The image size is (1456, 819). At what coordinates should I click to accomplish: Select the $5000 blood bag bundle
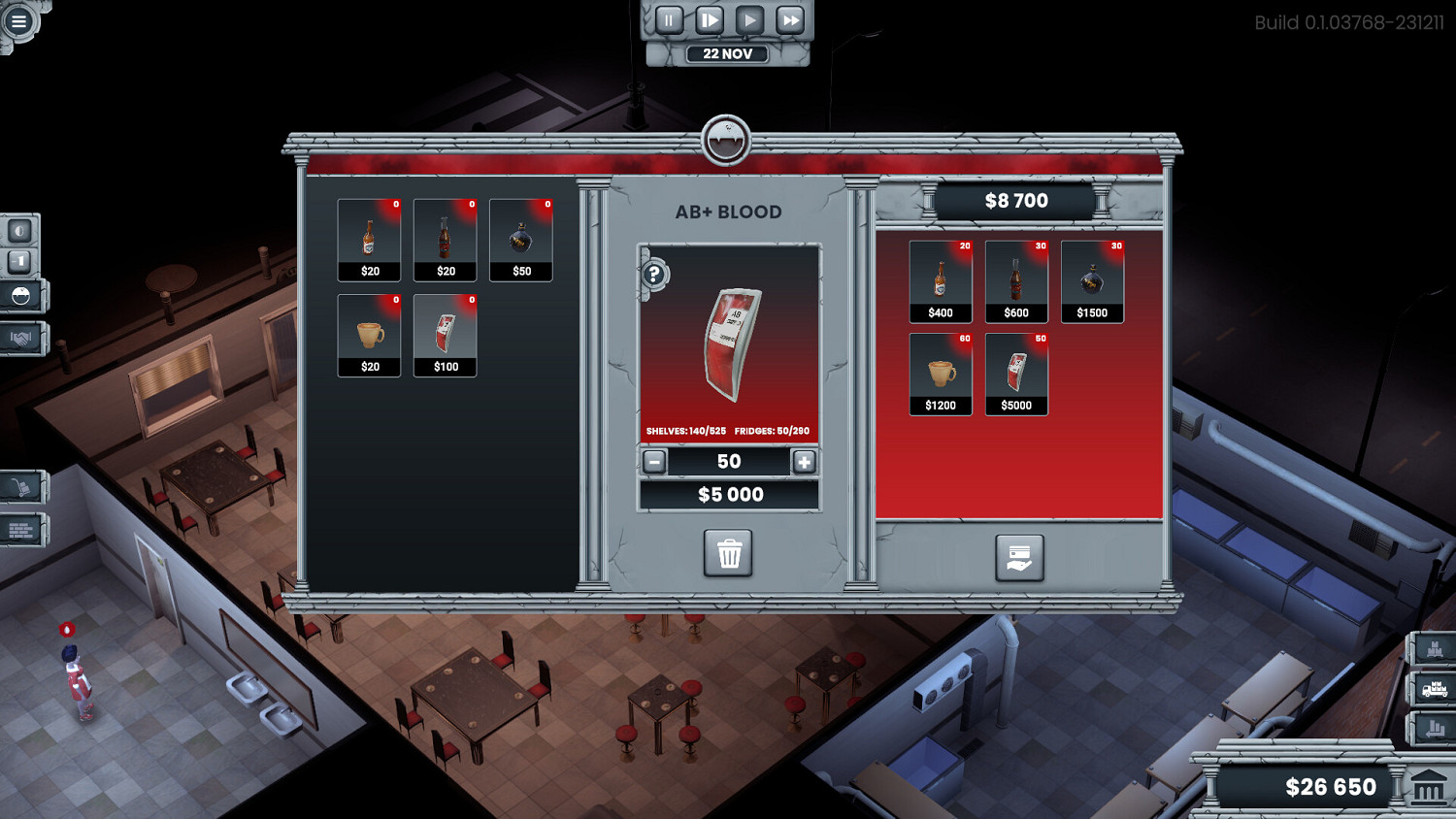1016,372
